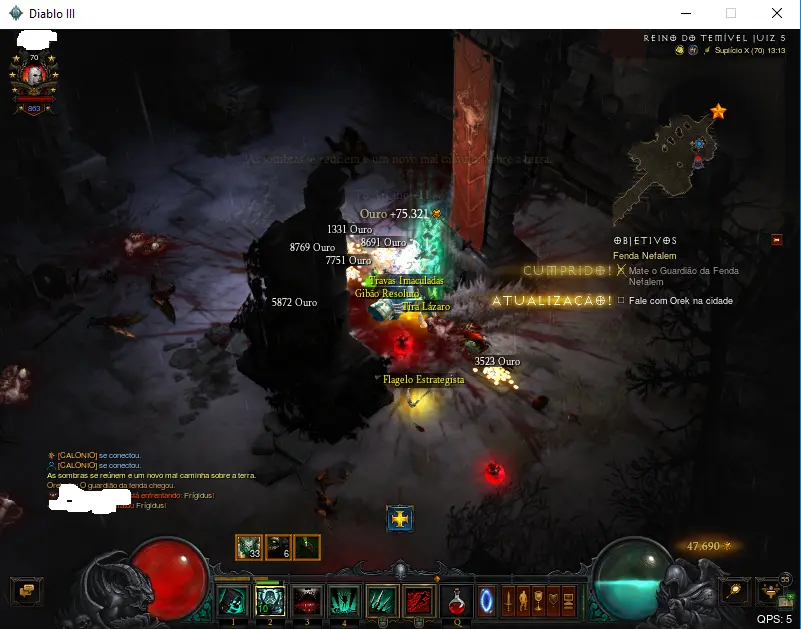
Task: Activate the skill in hotbar slot 1
Action: pyautogui.click(x=232, y=600)
